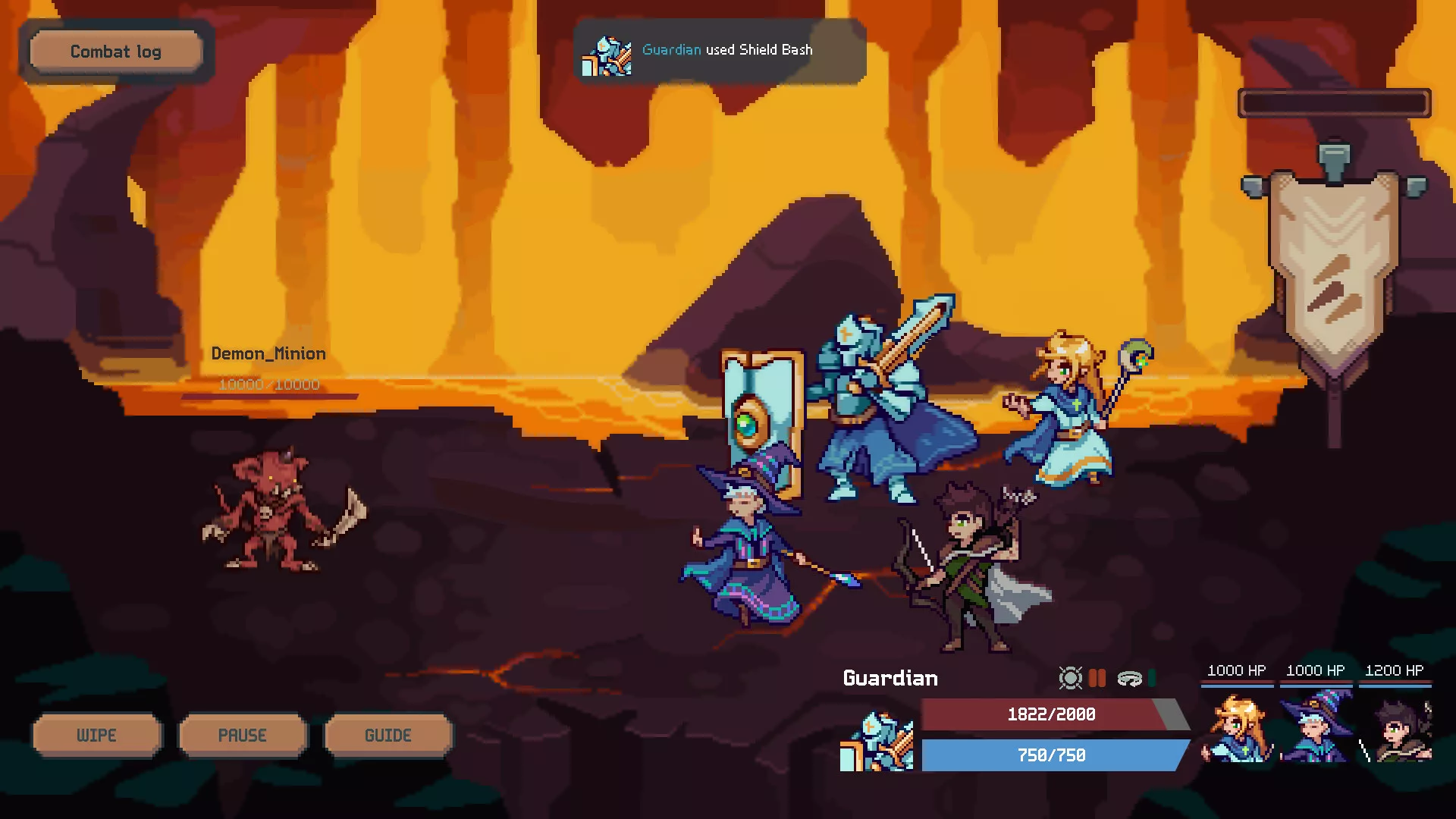Select the wizard party portrait
The image size is (1456, 819).
pos(1316,730)
